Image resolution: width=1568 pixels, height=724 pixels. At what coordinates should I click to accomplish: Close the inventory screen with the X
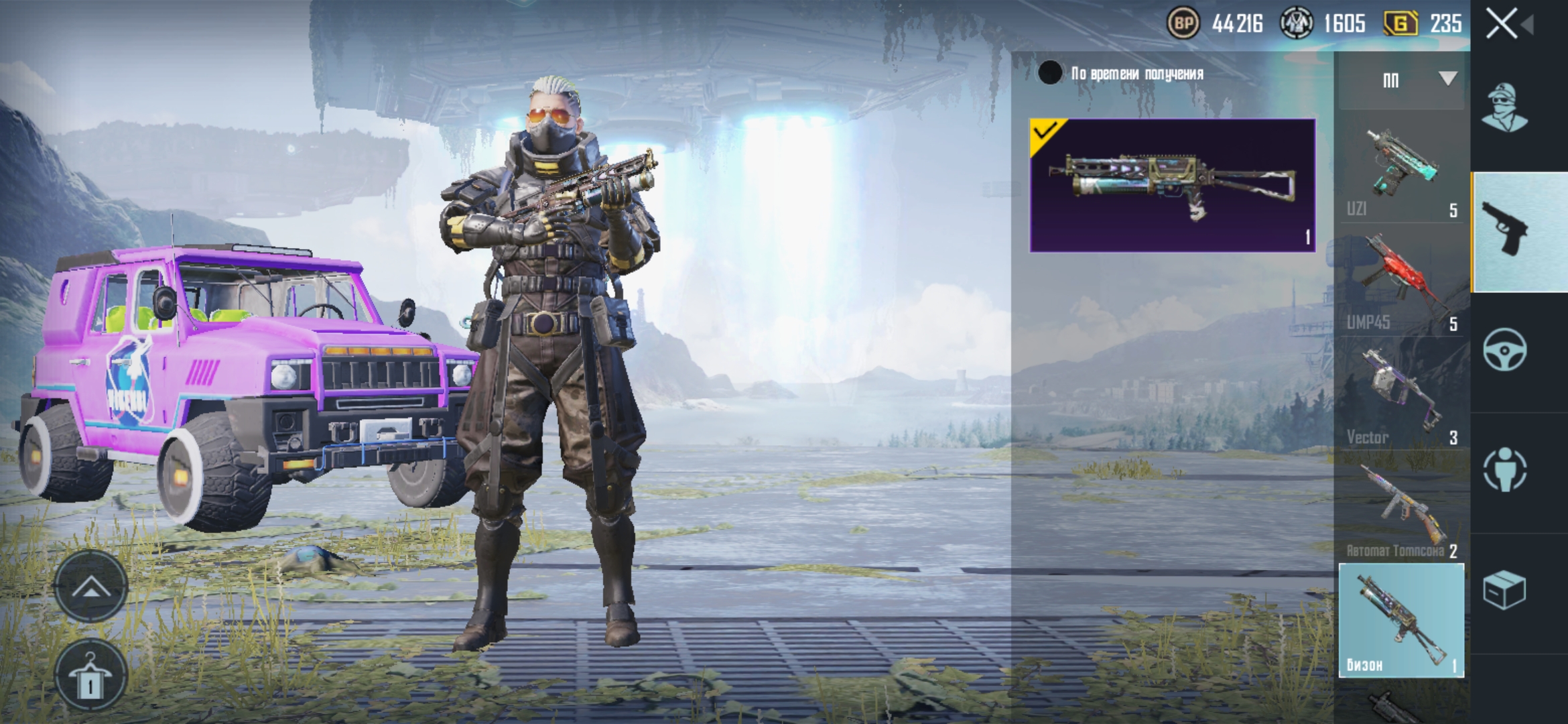tap(1502, 25)
